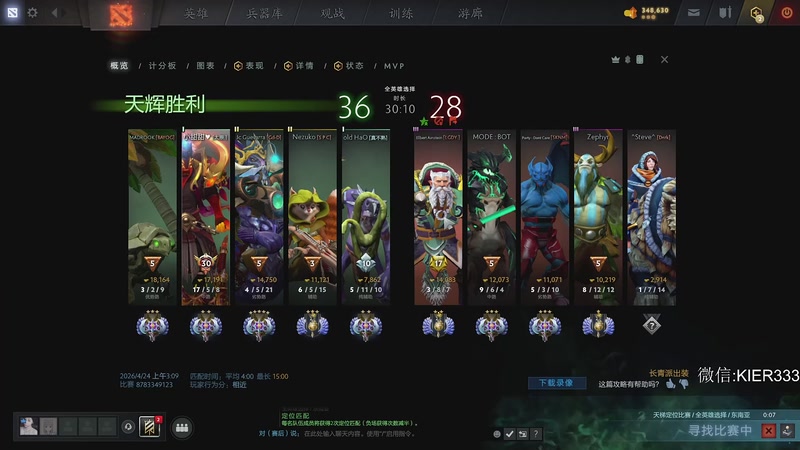800x450 pixels.
Task: Switch to the 图表 graphs tab
Action: [x=205, y=66]
